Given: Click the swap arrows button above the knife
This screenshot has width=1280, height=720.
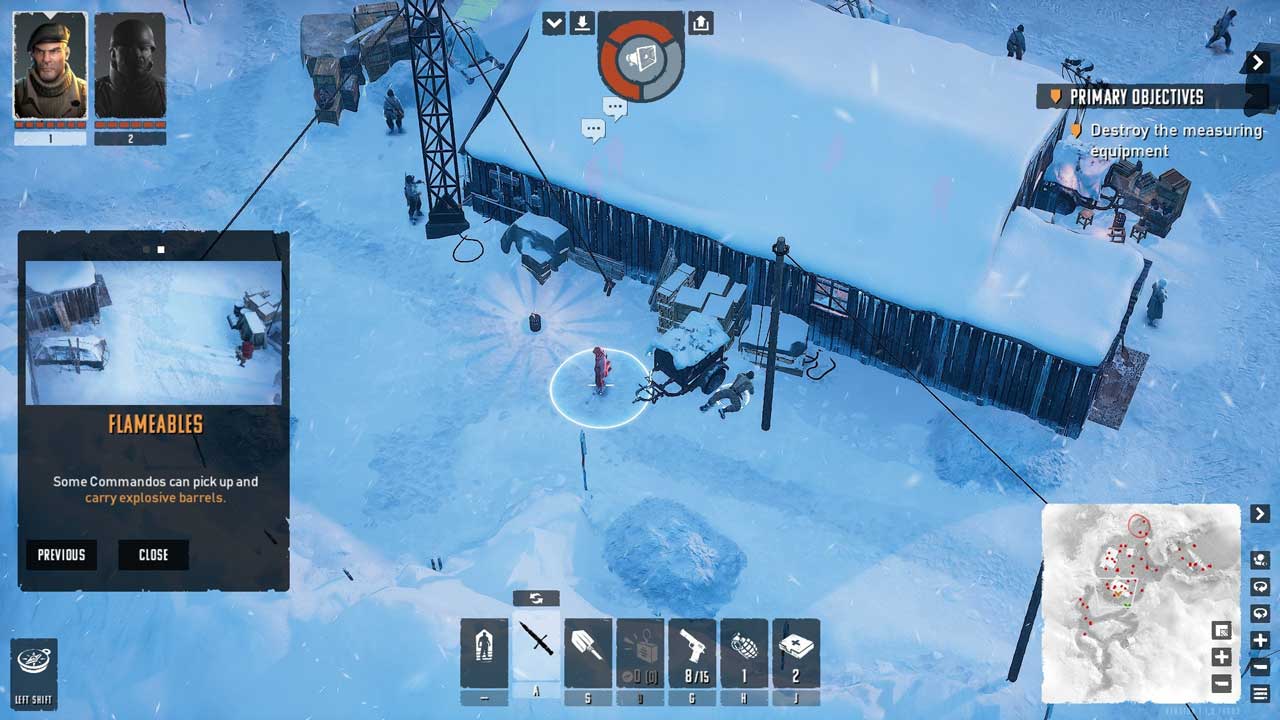Looking at the screenshot, I should click(536, 598).
